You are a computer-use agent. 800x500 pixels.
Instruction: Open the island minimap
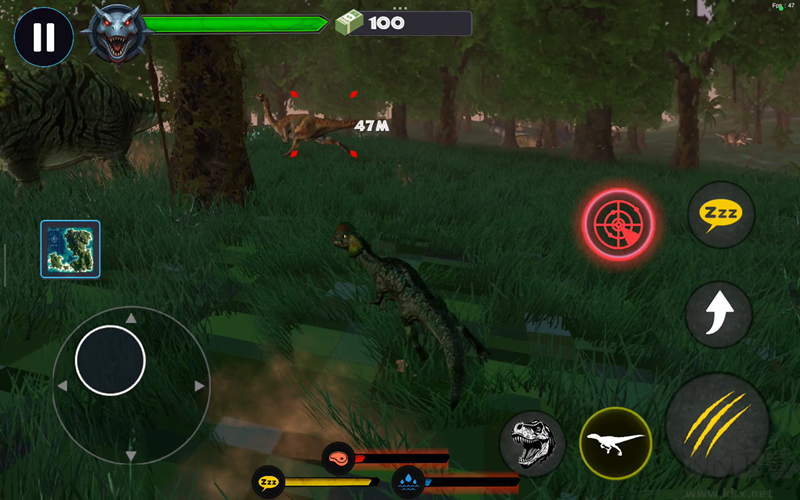click(70, 249)
